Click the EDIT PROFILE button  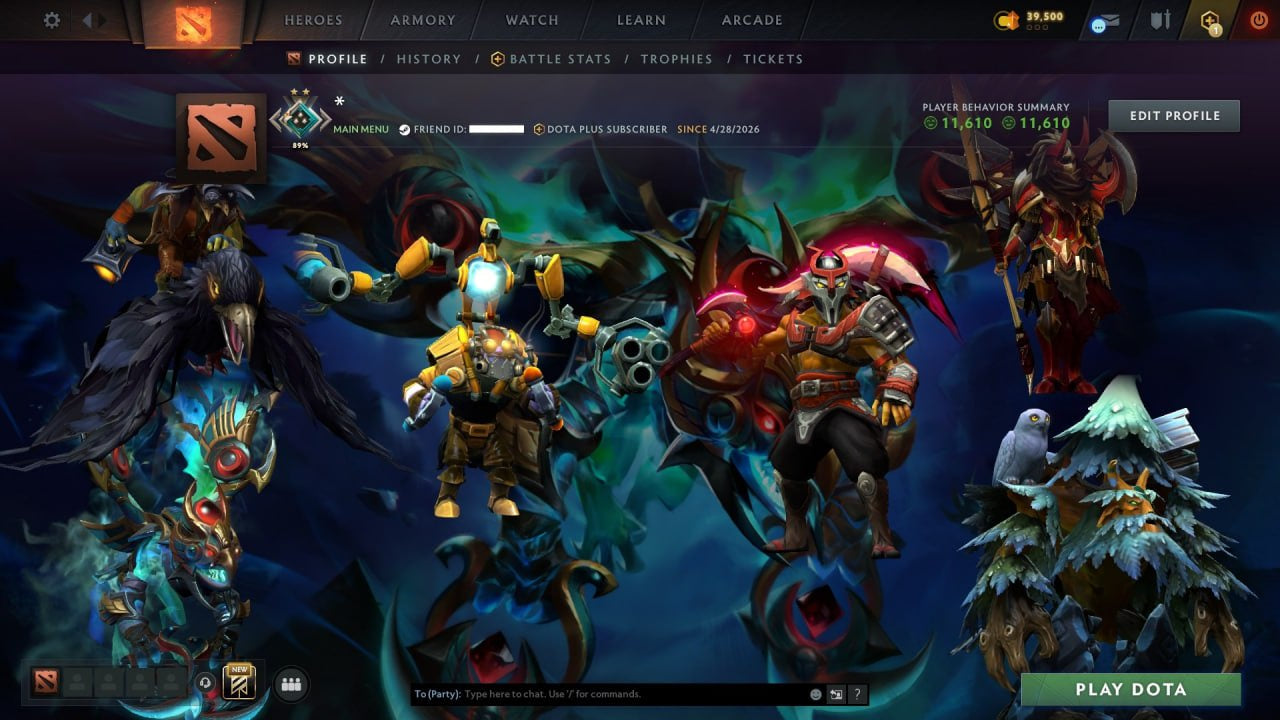coord(1174,115)
